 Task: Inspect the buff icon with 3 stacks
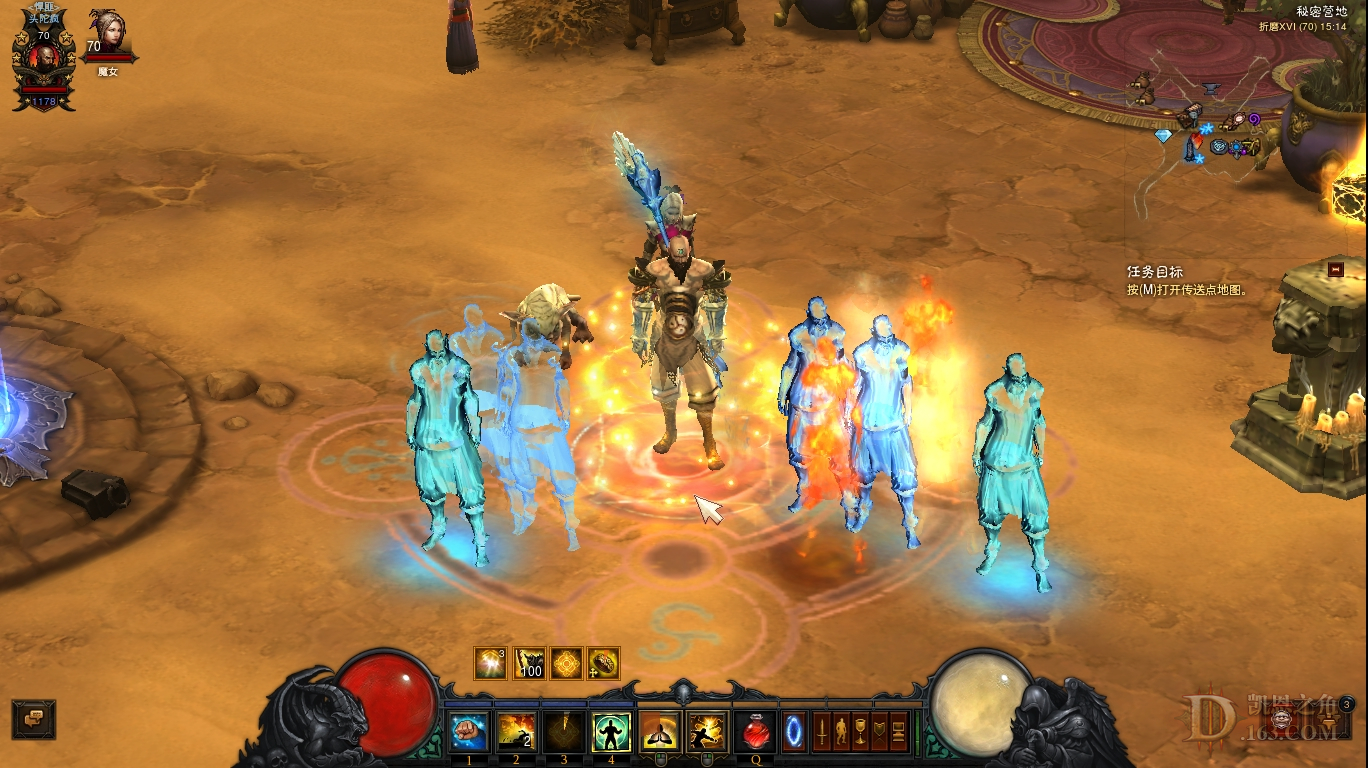[490, 662]
